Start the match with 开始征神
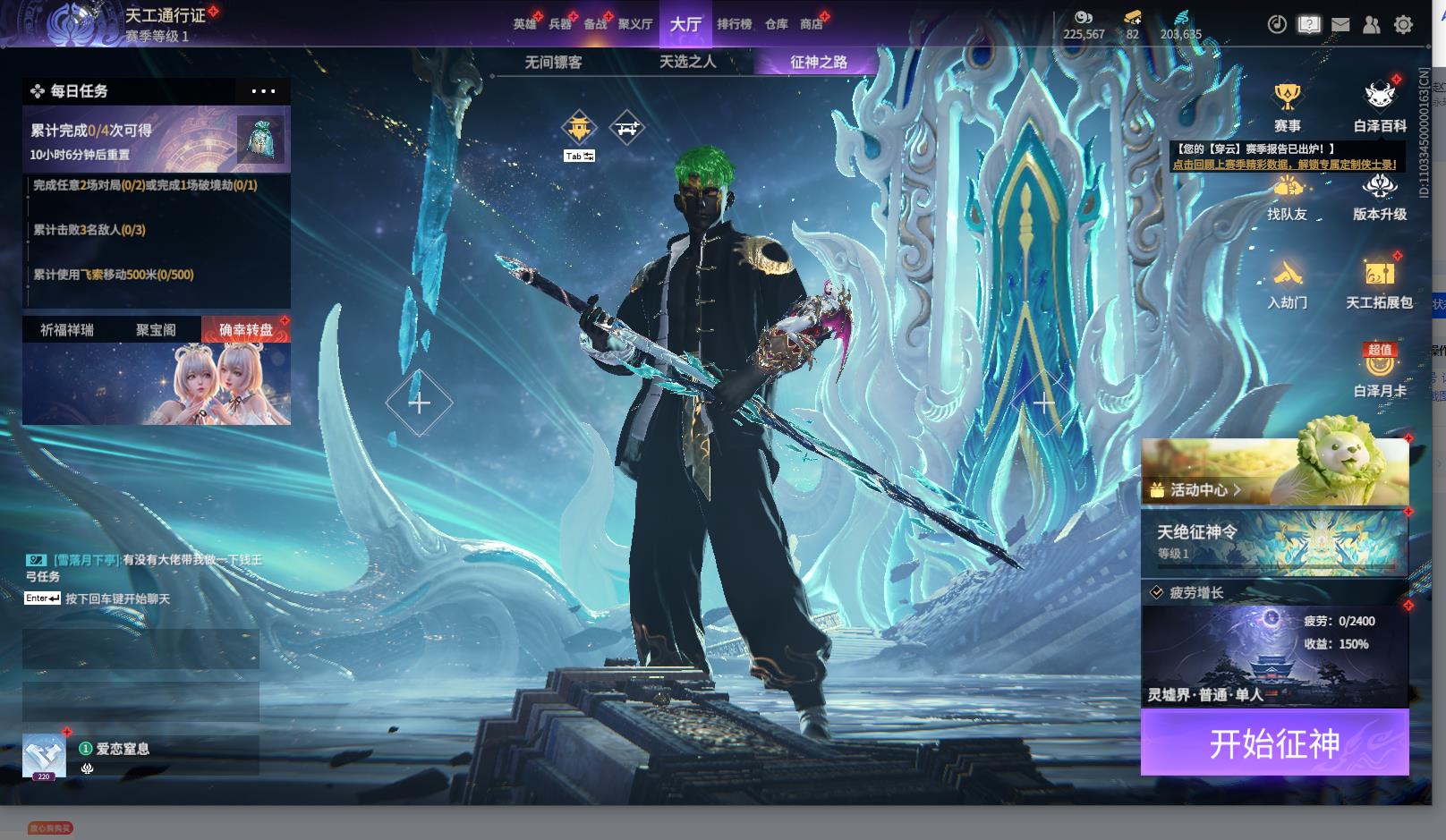 (x=1274, y=742)
